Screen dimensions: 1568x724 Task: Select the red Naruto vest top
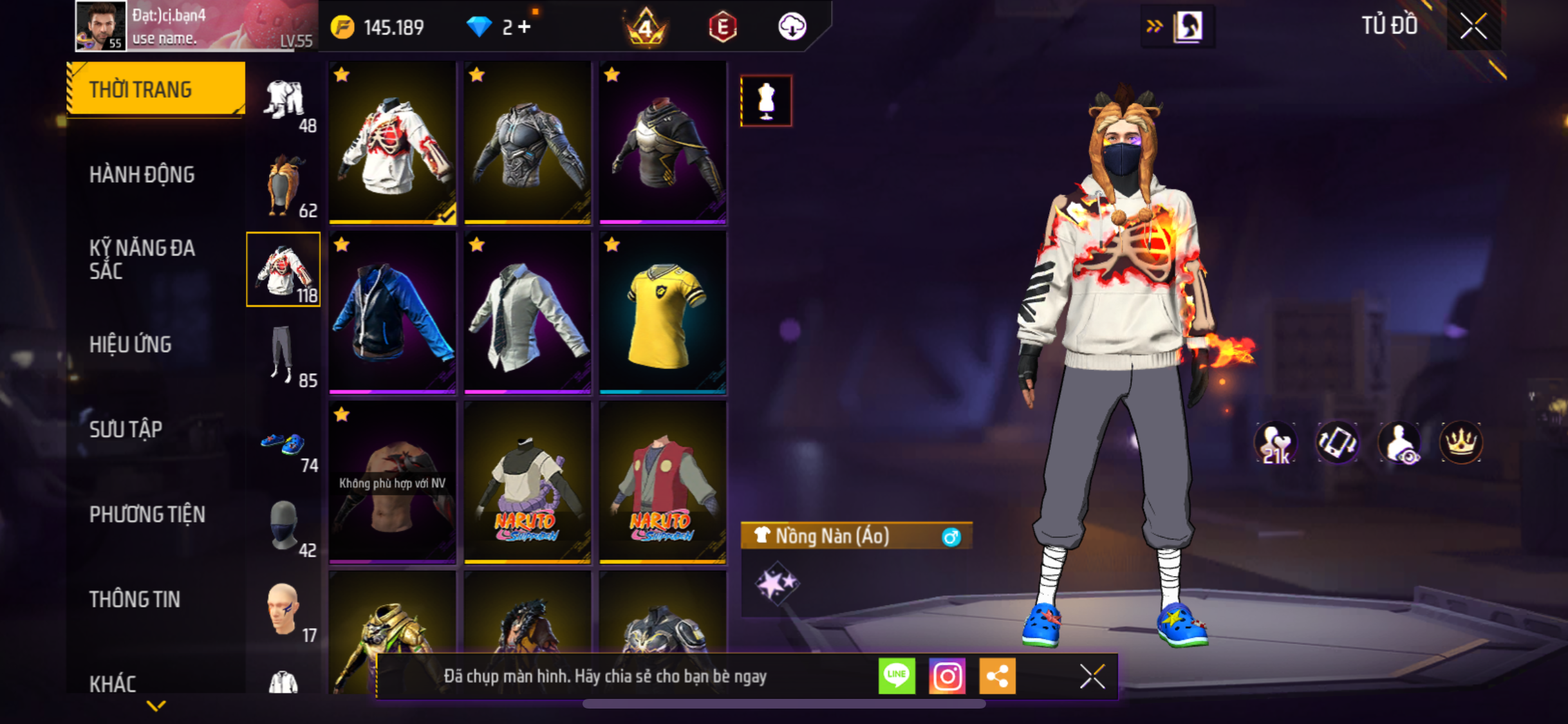(662, 483)
